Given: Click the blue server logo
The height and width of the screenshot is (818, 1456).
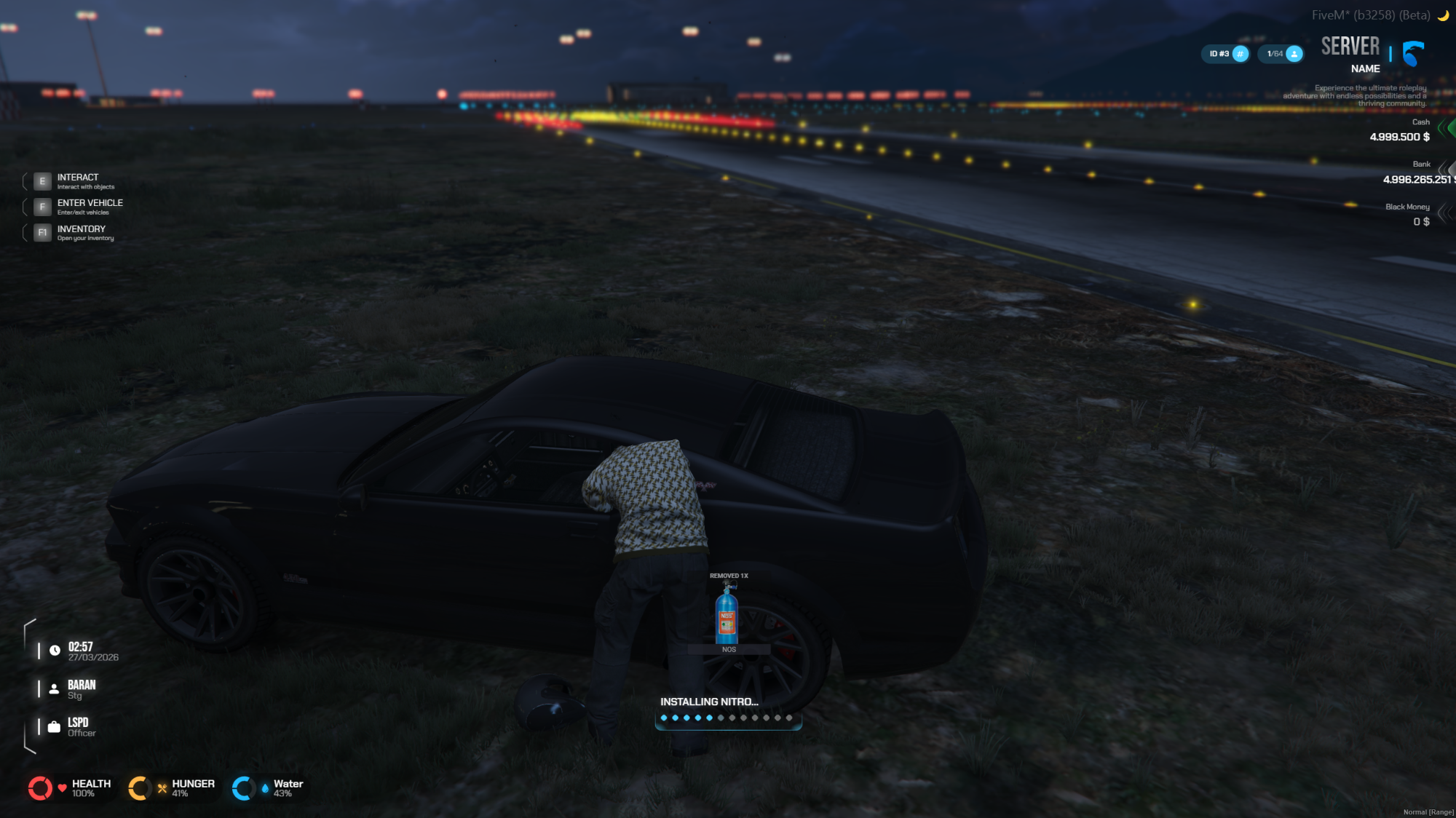Looking at the screenshot, I should coord(1413,53).
